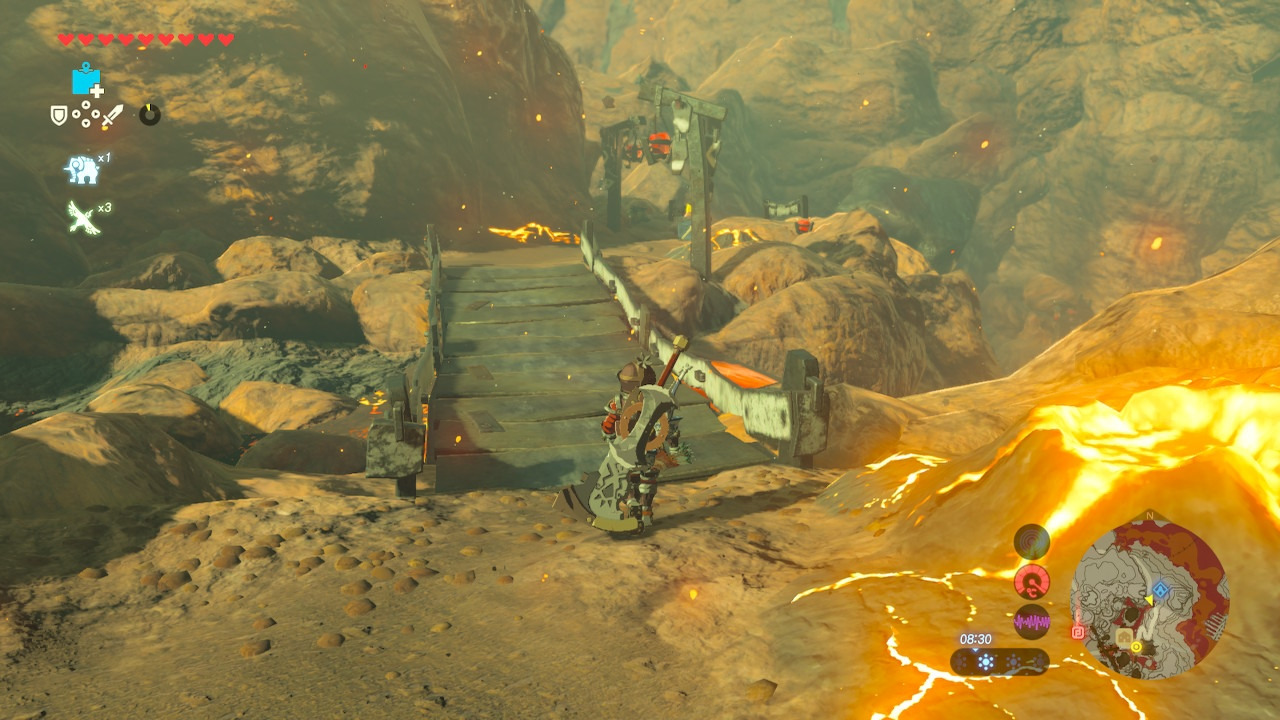Select the pink stamp at minimap edge

coord(1078,632)
